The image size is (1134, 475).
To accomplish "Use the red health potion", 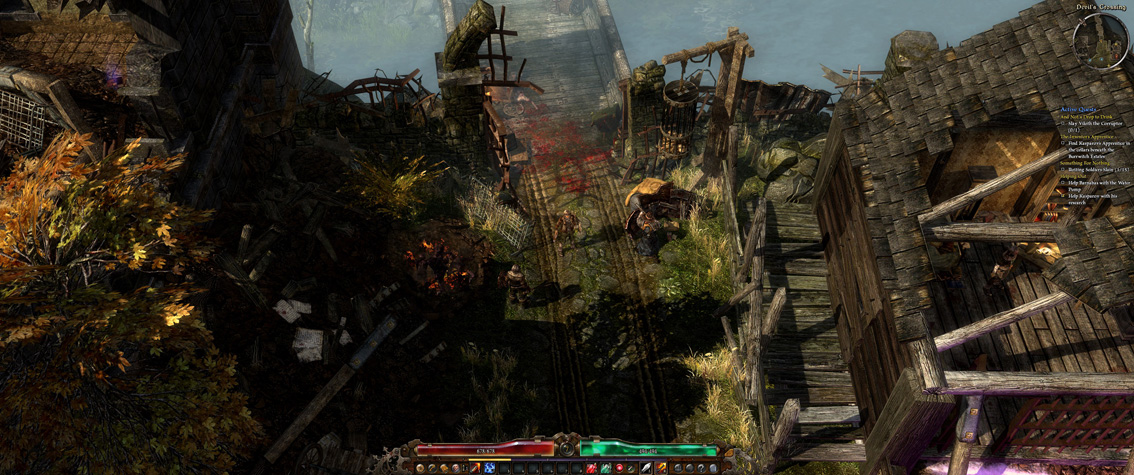I will tap(592, 468).
